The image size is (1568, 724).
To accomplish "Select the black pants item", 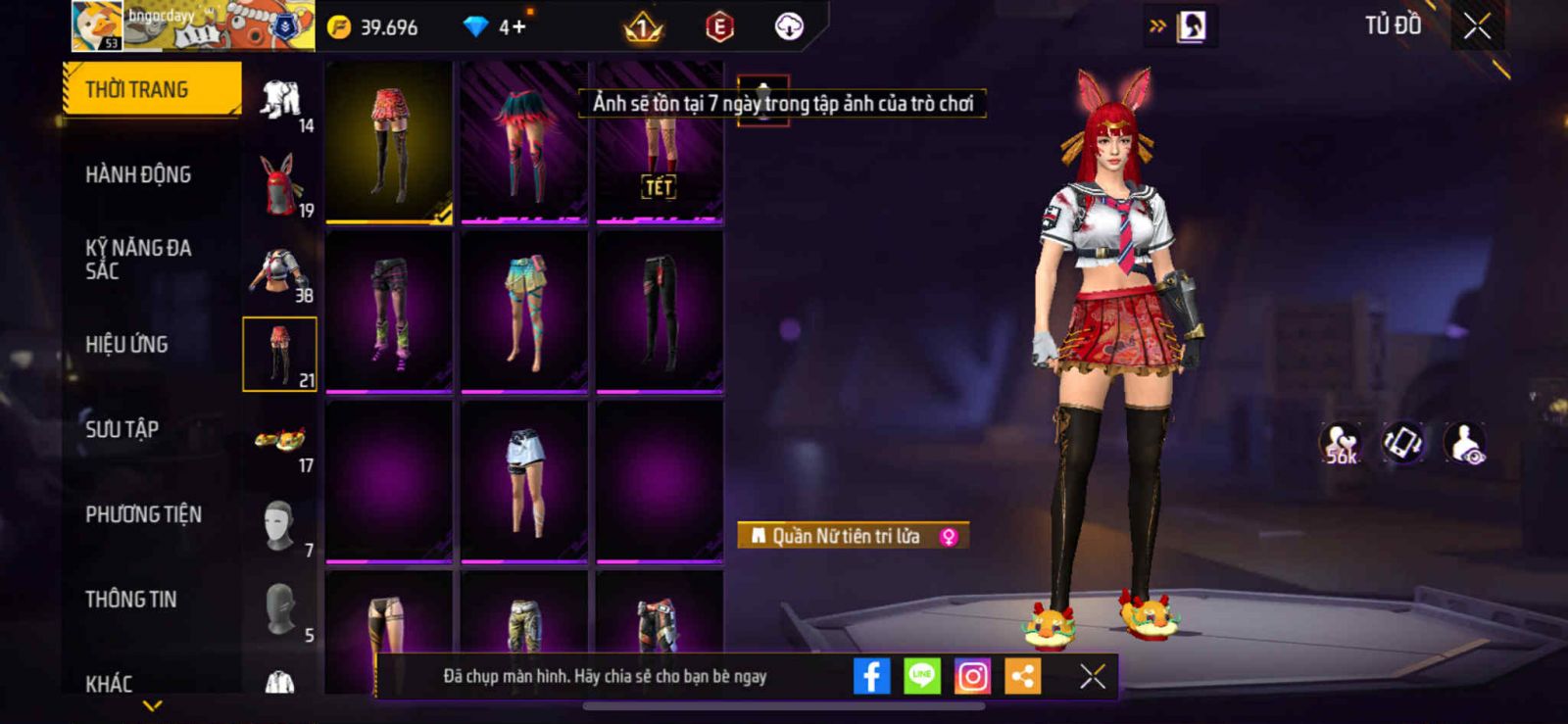I will click(660, 311).
